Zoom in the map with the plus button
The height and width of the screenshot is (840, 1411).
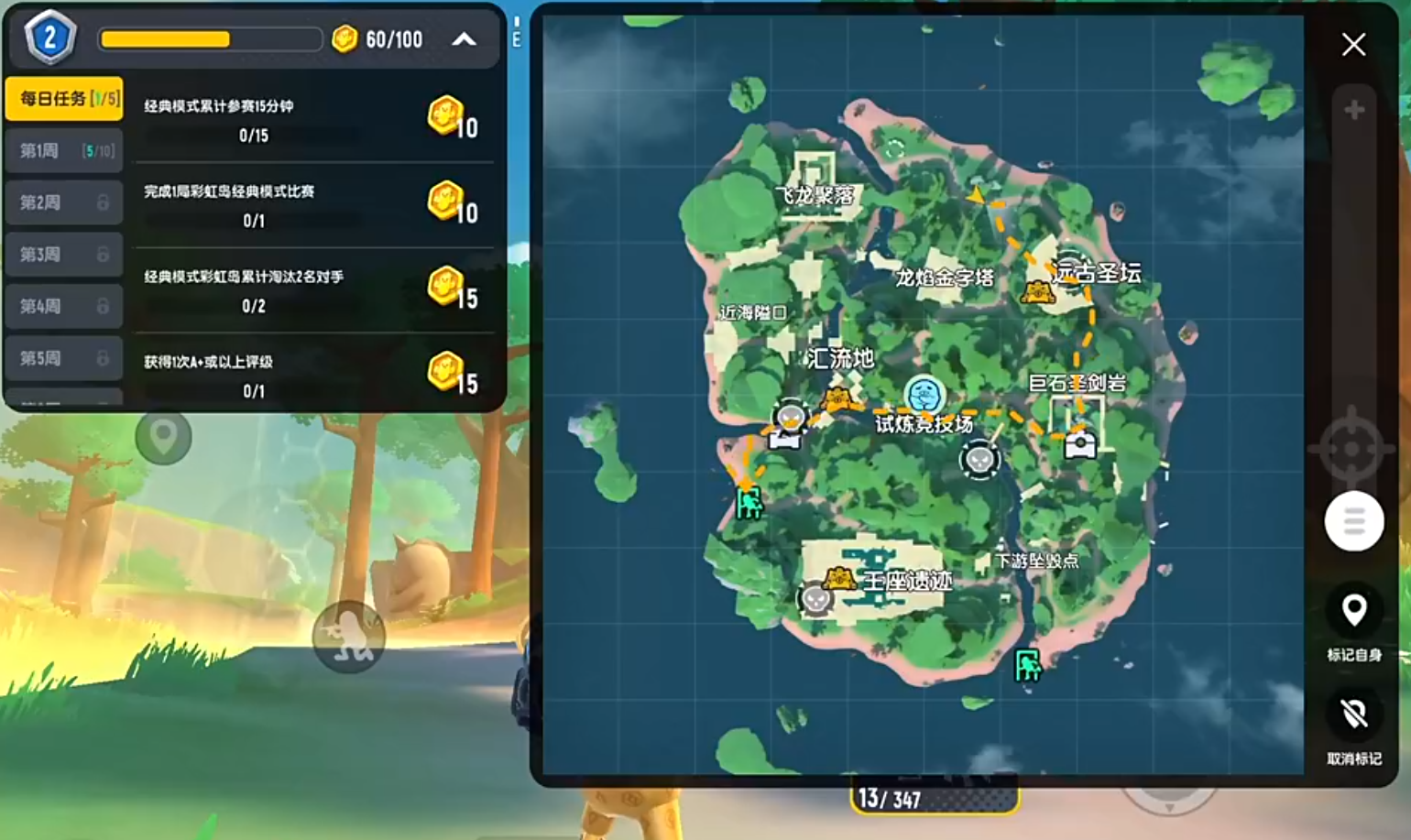pyautogui.click(x=1353, y=110)
